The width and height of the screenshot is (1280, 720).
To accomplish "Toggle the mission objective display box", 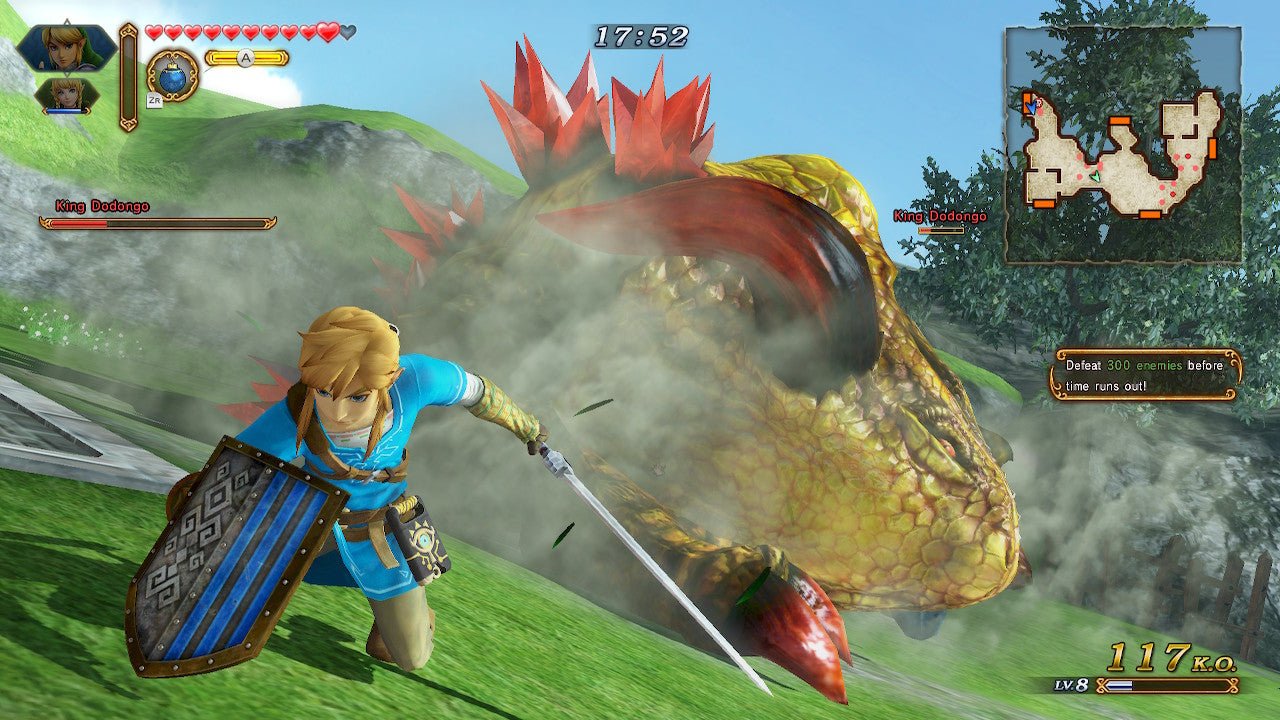I will [x=1148, y=376].
